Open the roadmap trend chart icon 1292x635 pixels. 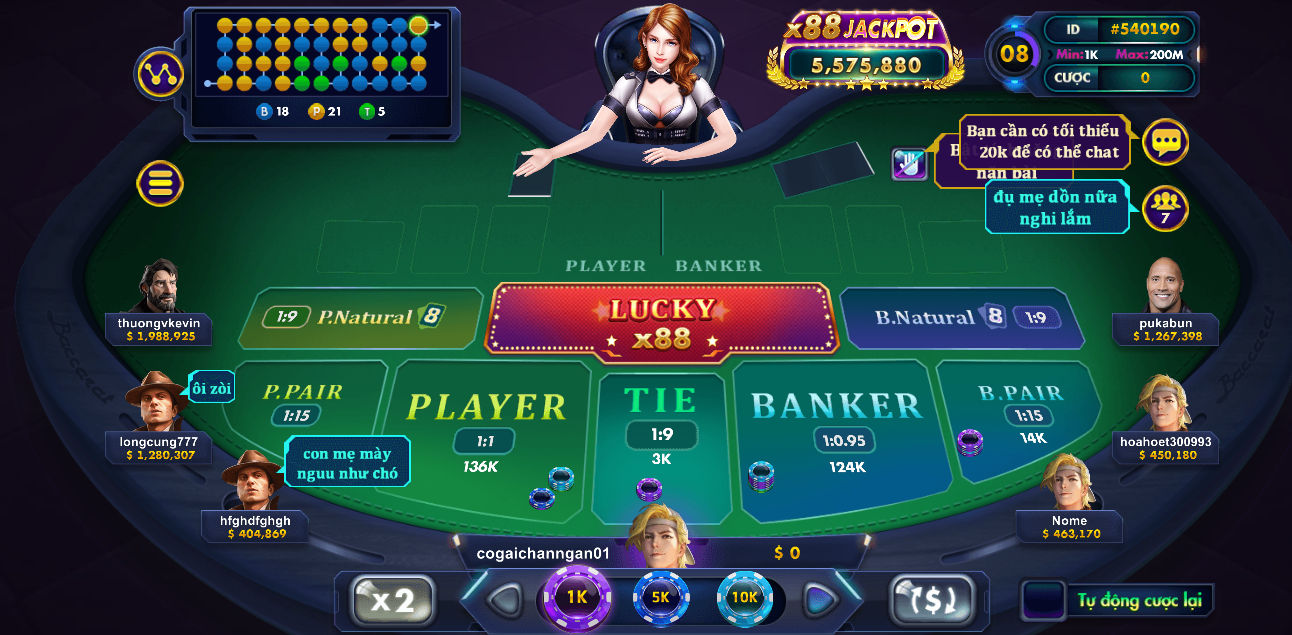(x=160, y=73)
